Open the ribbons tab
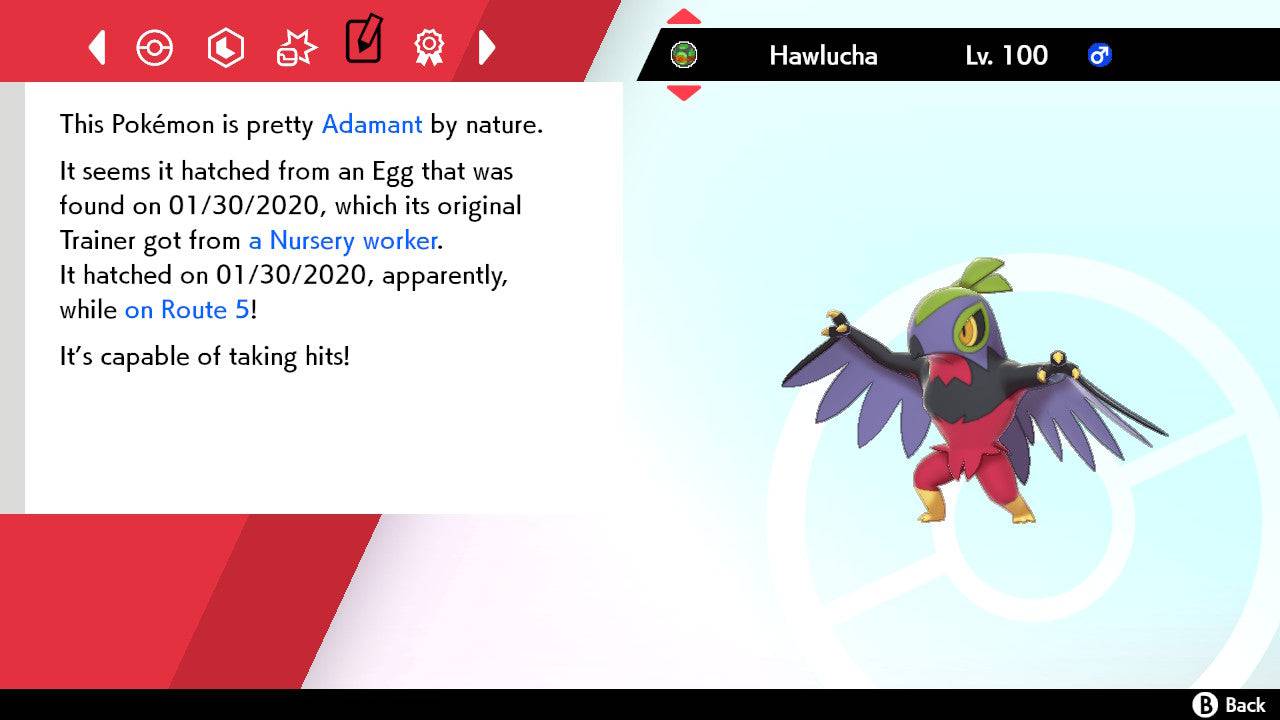Viewport: 1280px width, 720px height. pyautogui.click(x=429, y=47)
